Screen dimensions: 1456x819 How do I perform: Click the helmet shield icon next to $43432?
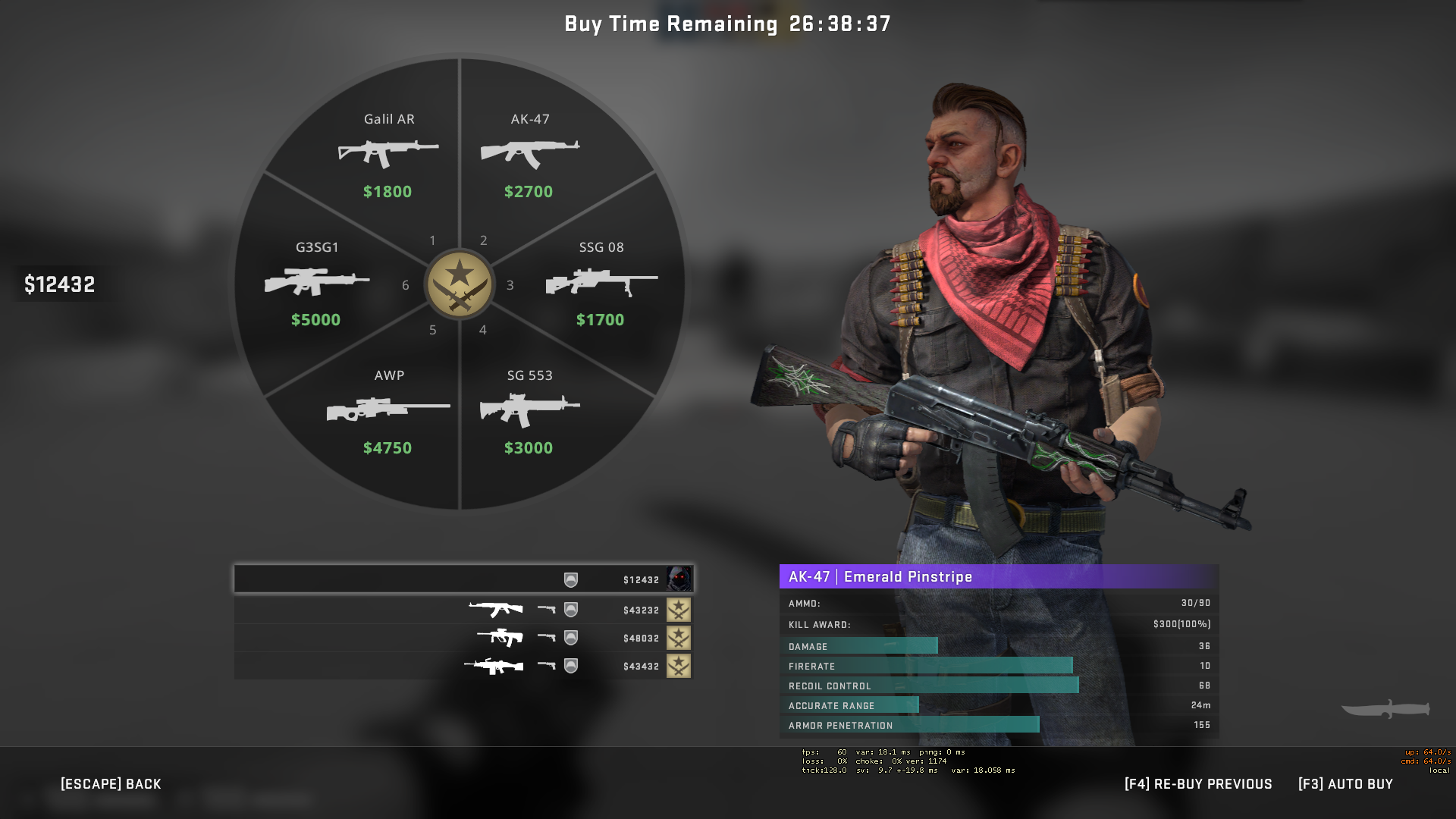pyautogui.click(x=571, y=667)
